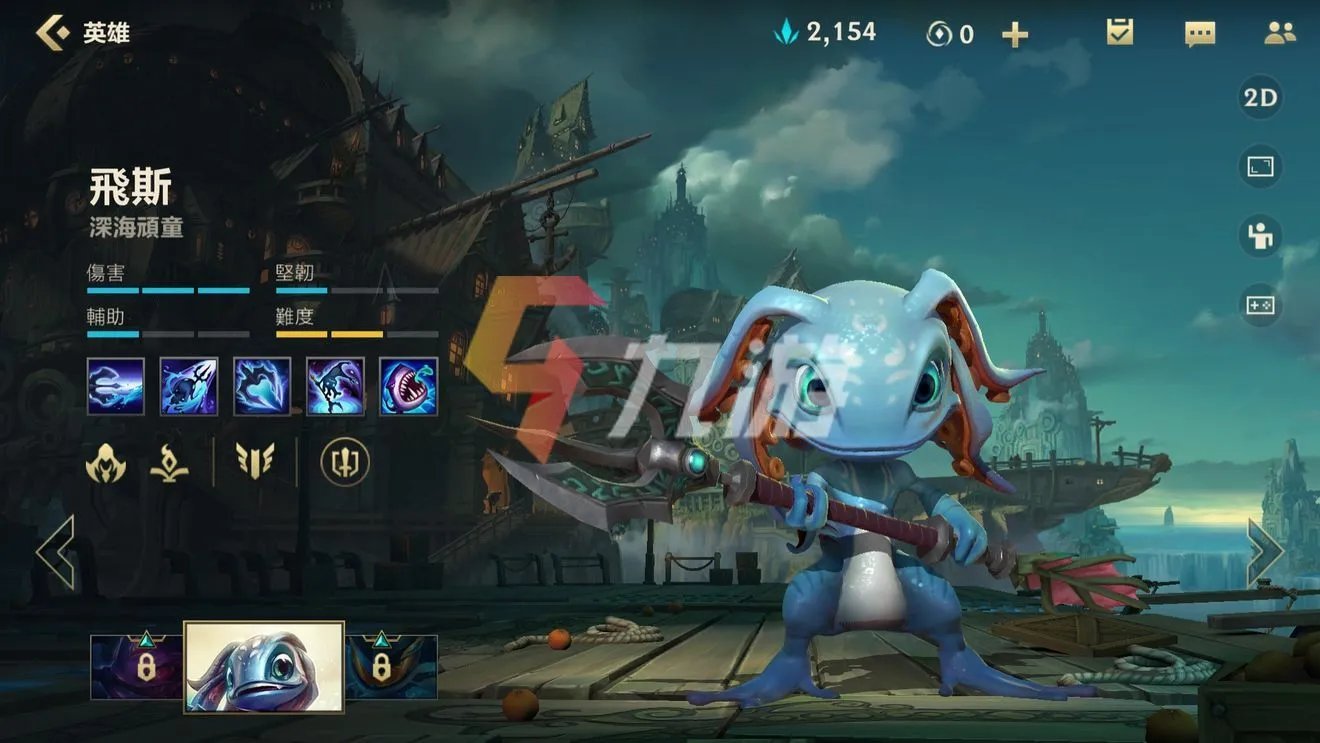This screenshot has height=743, width=1320.
Task: Enter fullscreen model view
Action: tap(1260, 166)
